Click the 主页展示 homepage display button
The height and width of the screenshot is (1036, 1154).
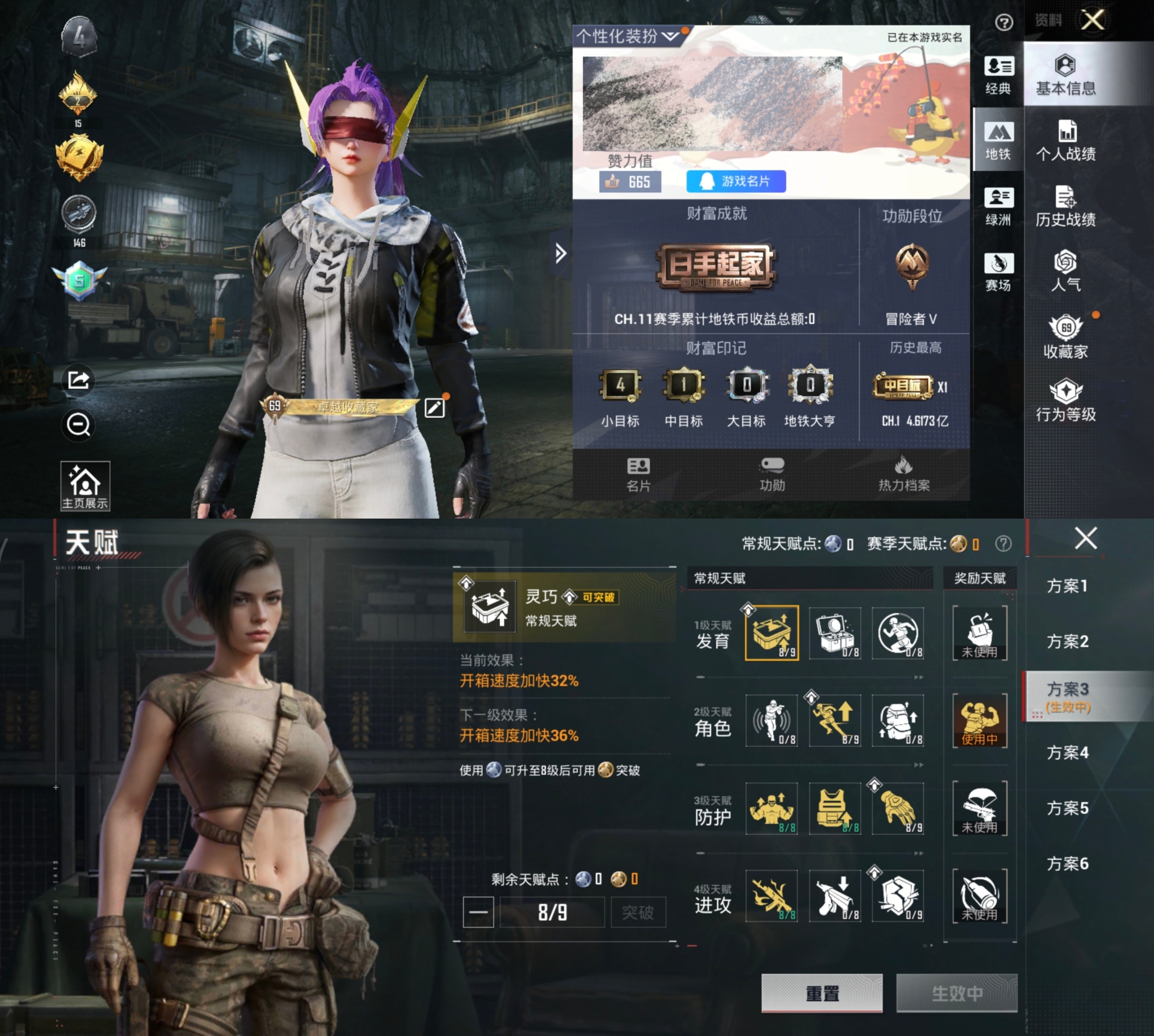85,486
